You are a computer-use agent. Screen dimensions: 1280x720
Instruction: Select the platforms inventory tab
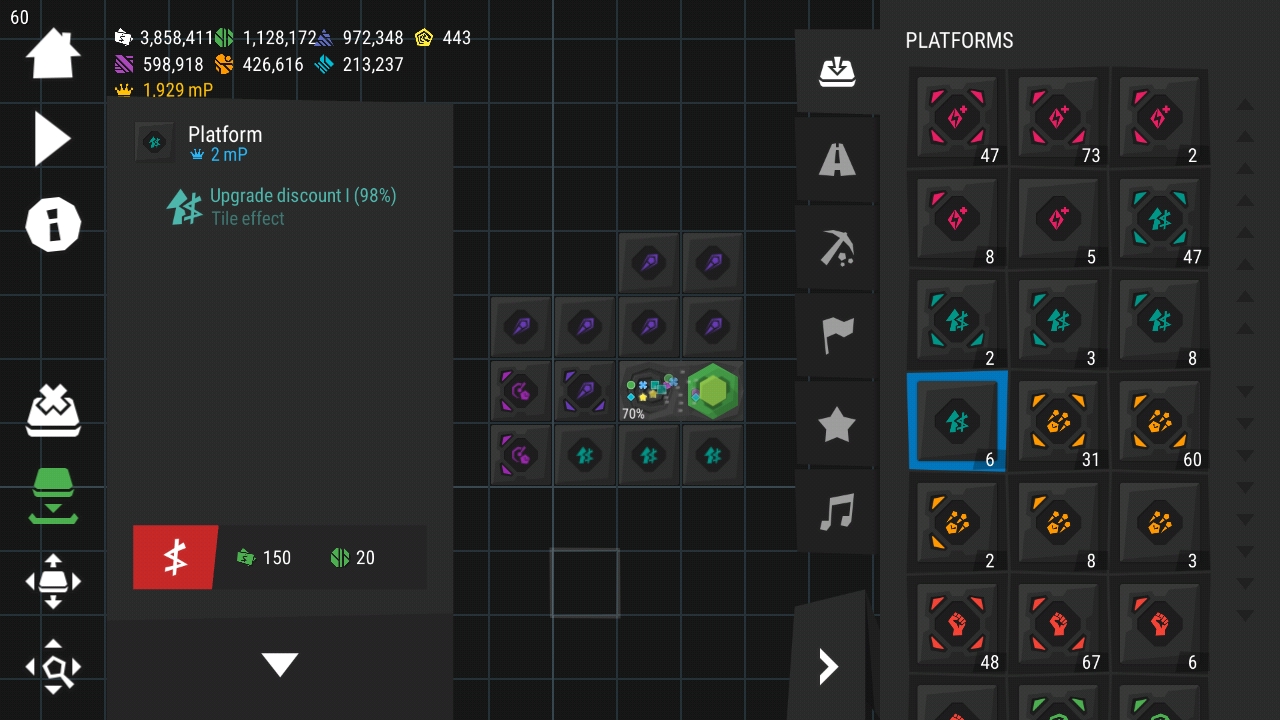pyautogui.click(x=836, y=71)
